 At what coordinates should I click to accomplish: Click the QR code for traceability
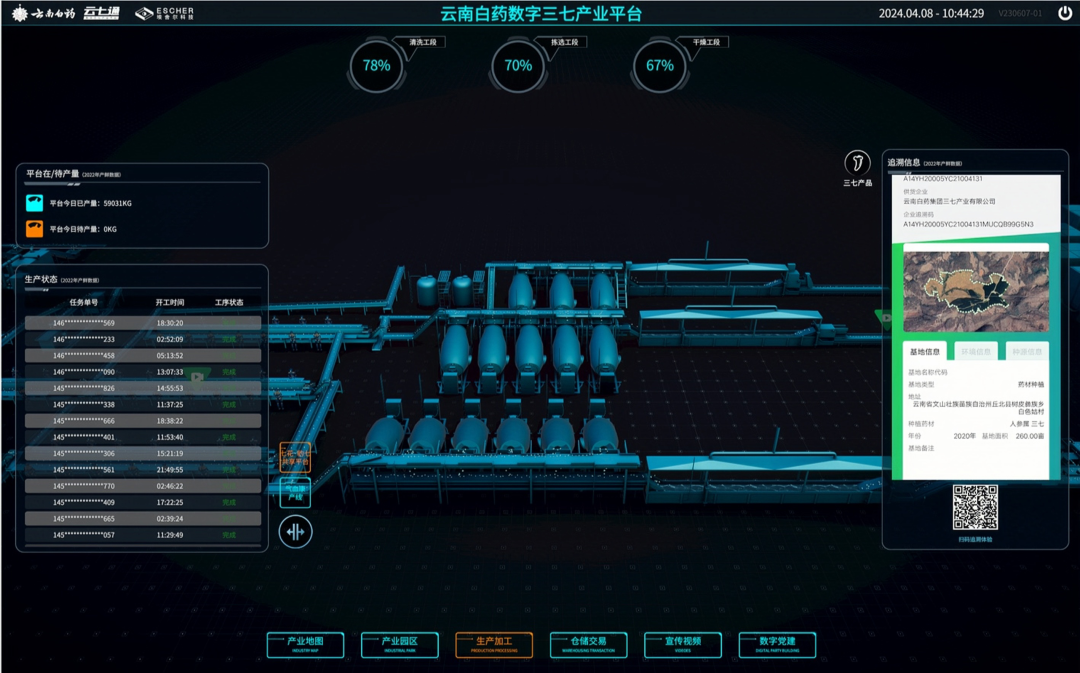(974, 507)
